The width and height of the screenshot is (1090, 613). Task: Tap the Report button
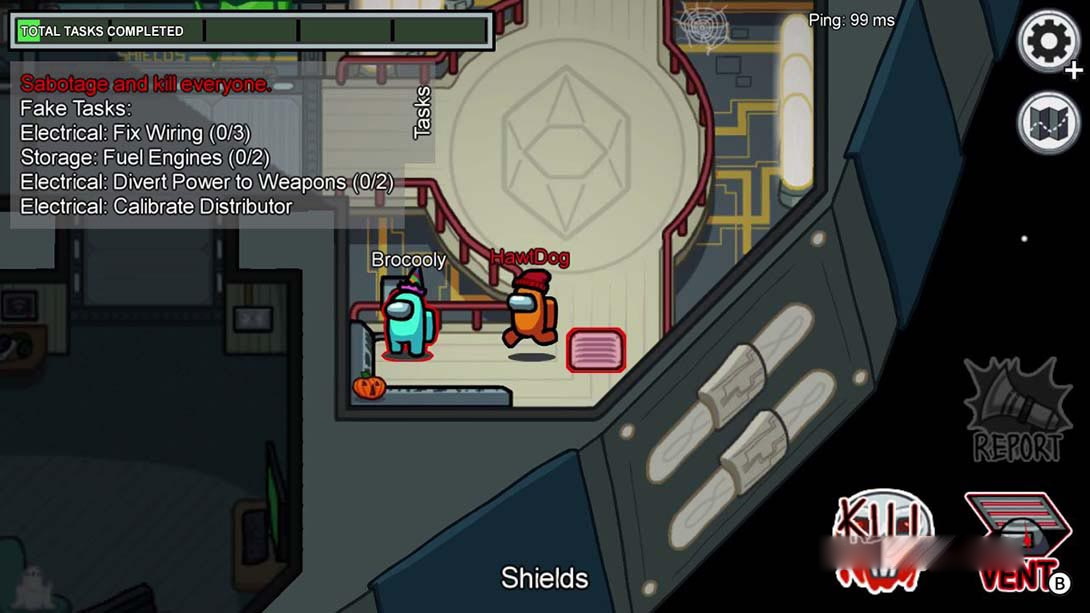click(x=1016, y=411)
